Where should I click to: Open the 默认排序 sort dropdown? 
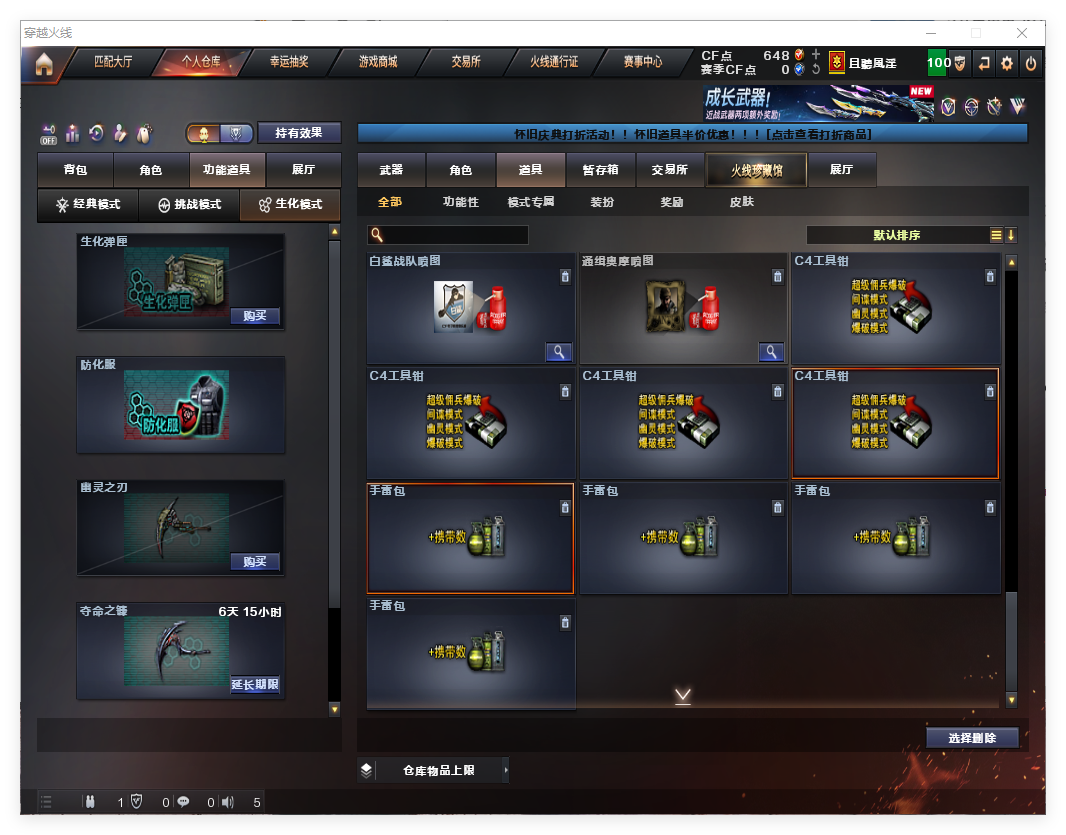pyautogui.click(x=897, y=236)
